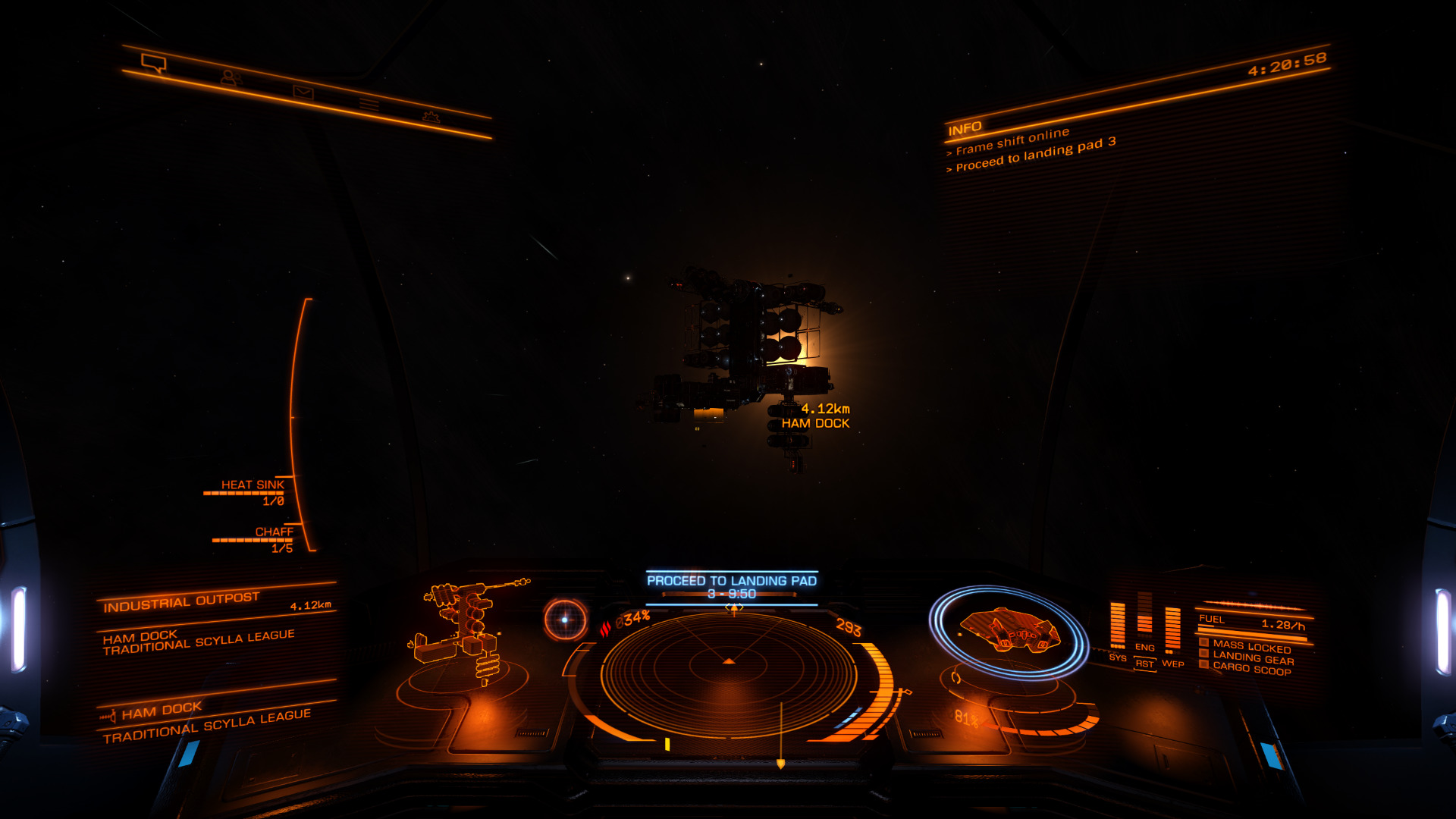Select the SYS power distributor column

click(1118, 626)
